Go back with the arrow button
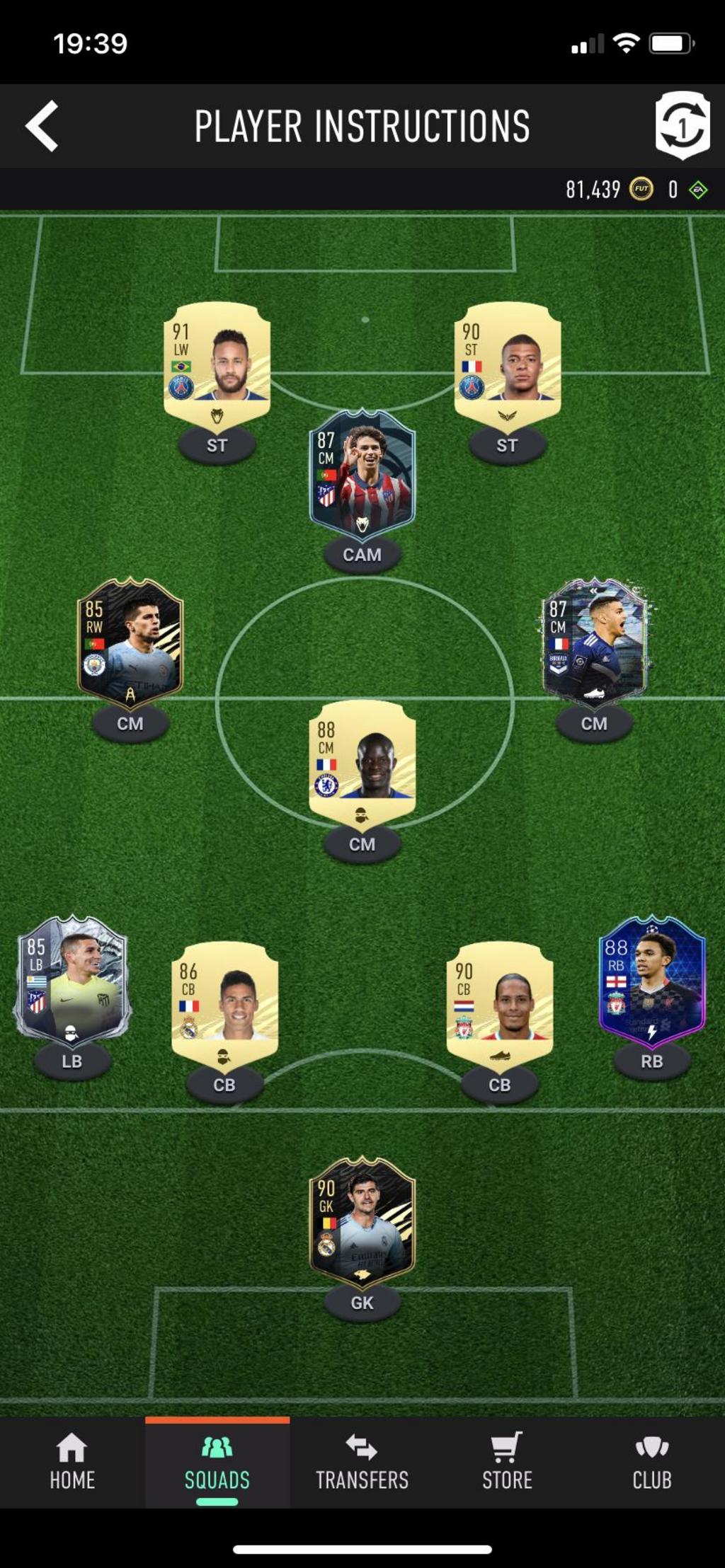Viewport: 725px width, 1568px height. coord(42,127)
